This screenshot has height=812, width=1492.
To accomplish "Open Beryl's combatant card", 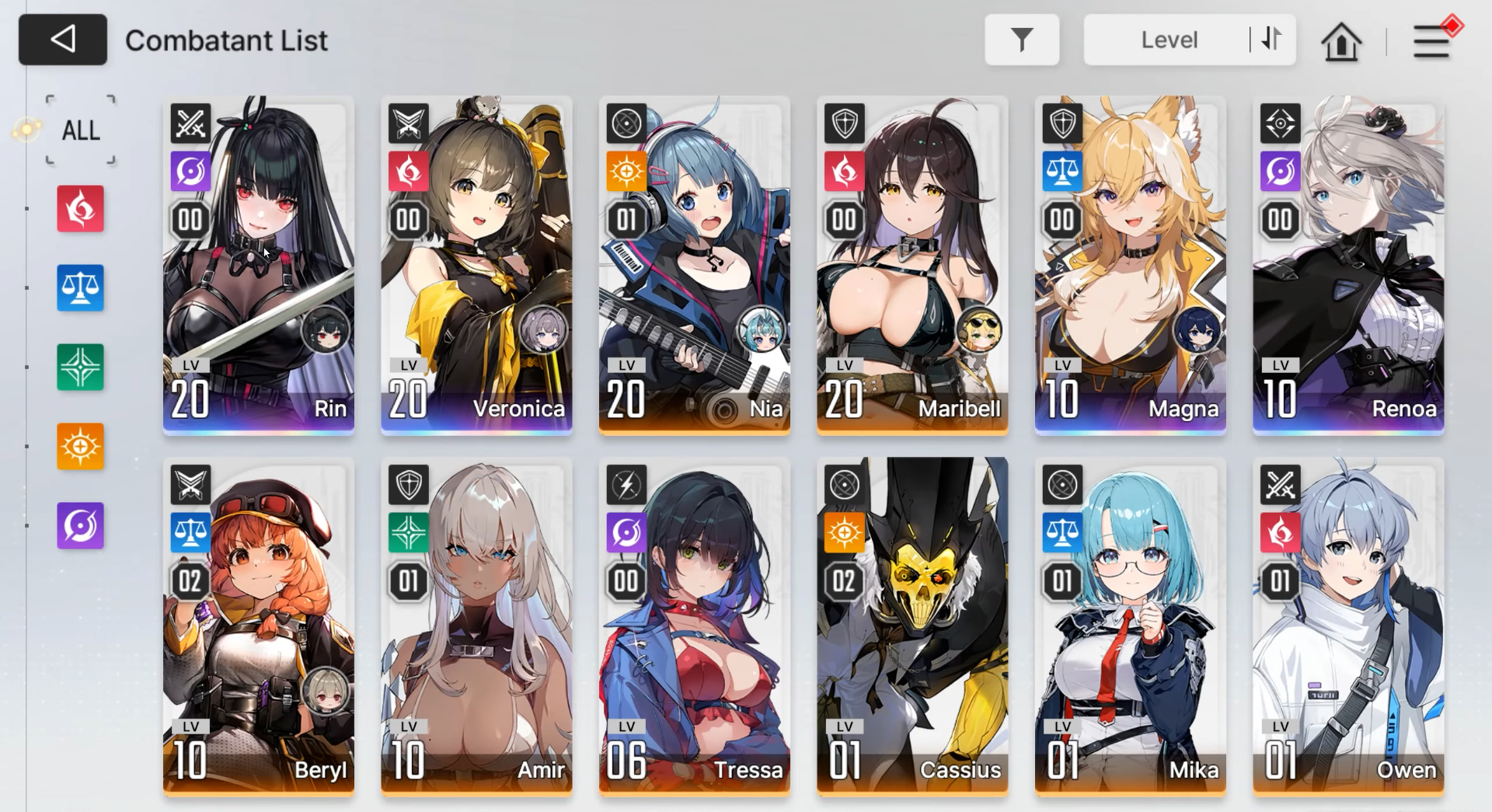I will pos(259,626).
